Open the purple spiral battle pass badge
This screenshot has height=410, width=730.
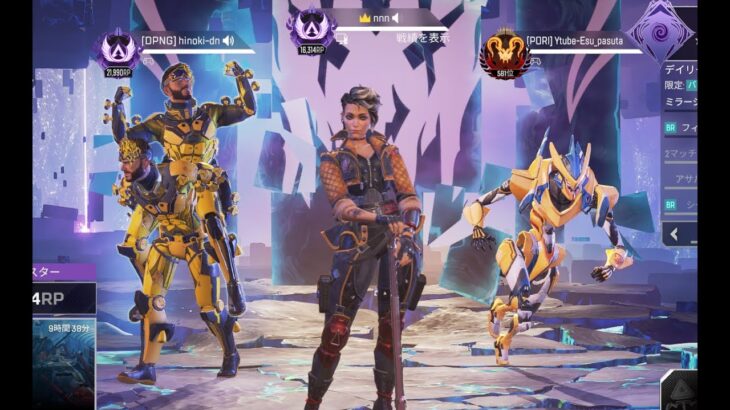[x=661, y=30]
